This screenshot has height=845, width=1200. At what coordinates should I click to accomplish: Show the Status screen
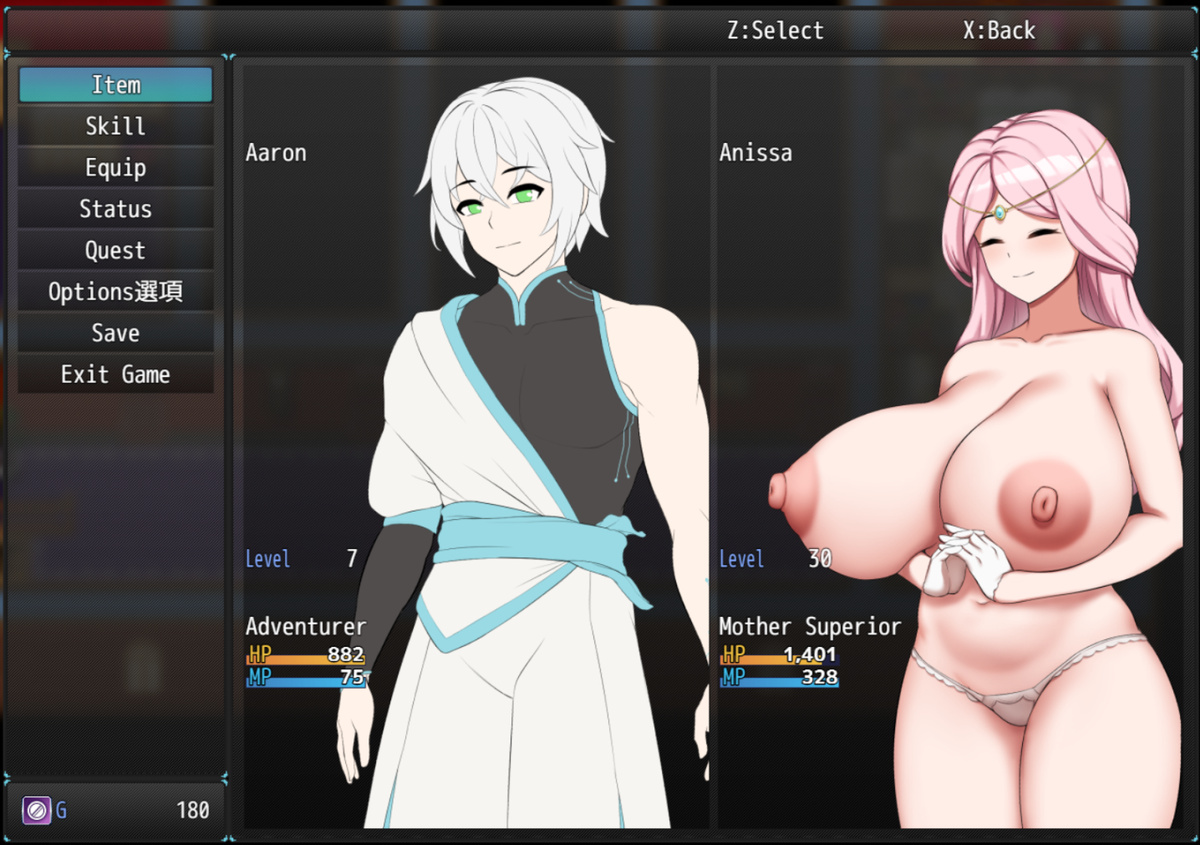116,209
